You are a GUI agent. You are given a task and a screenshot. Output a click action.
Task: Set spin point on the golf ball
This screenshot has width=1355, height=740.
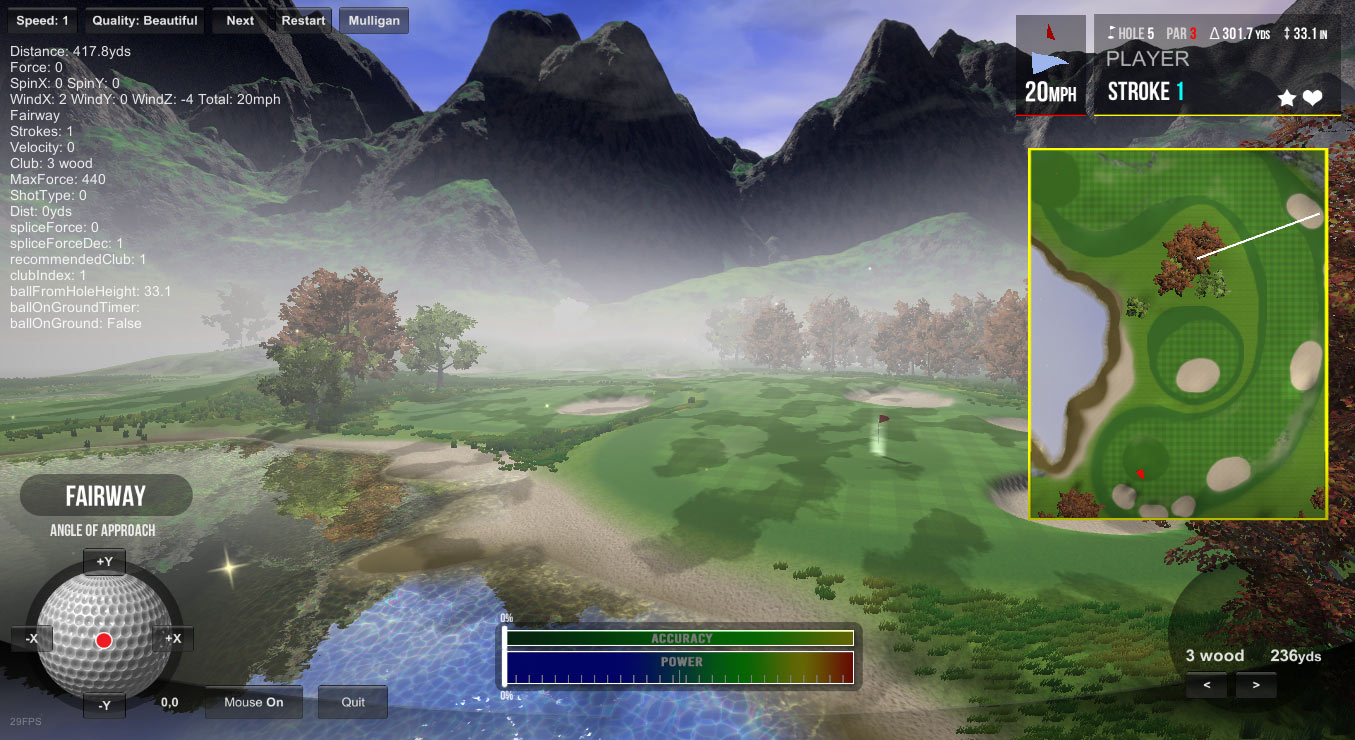point(104,640)
